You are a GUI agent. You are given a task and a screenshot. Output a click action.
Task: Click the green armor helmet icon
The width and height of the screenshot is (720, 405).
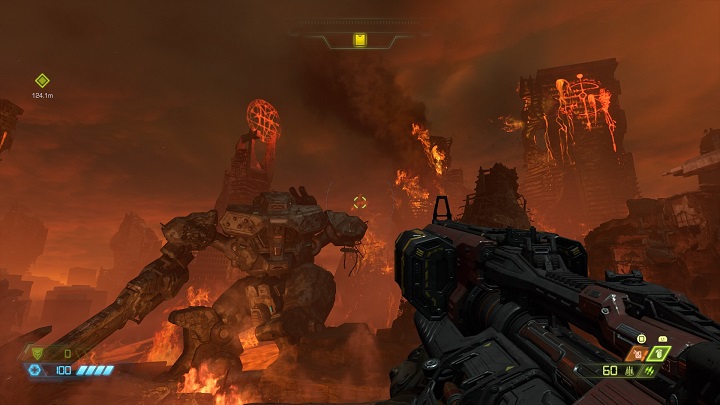pyautogui.click(x=39, y=353)
